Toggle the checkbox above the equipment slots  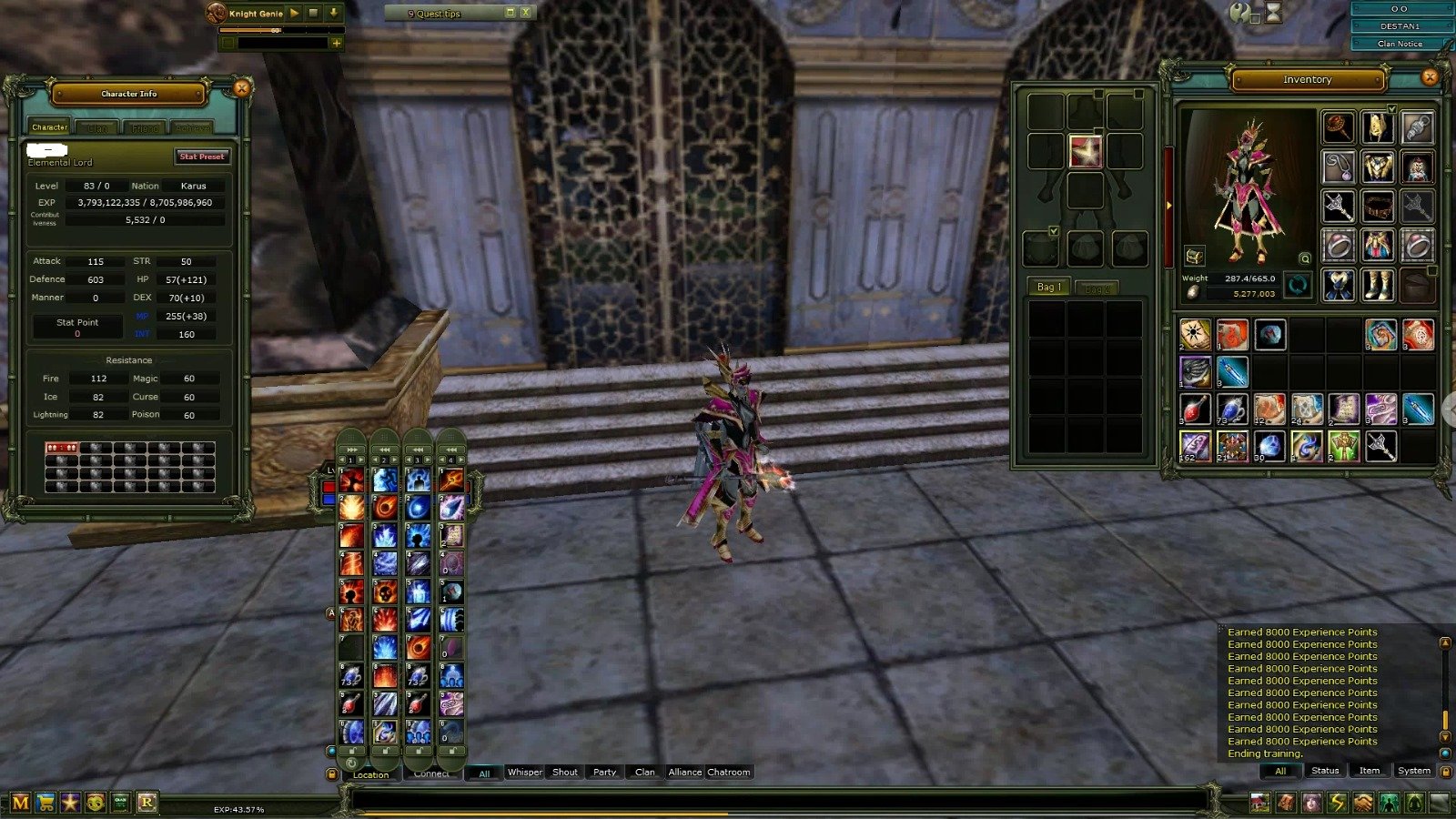pos(1053,230)
